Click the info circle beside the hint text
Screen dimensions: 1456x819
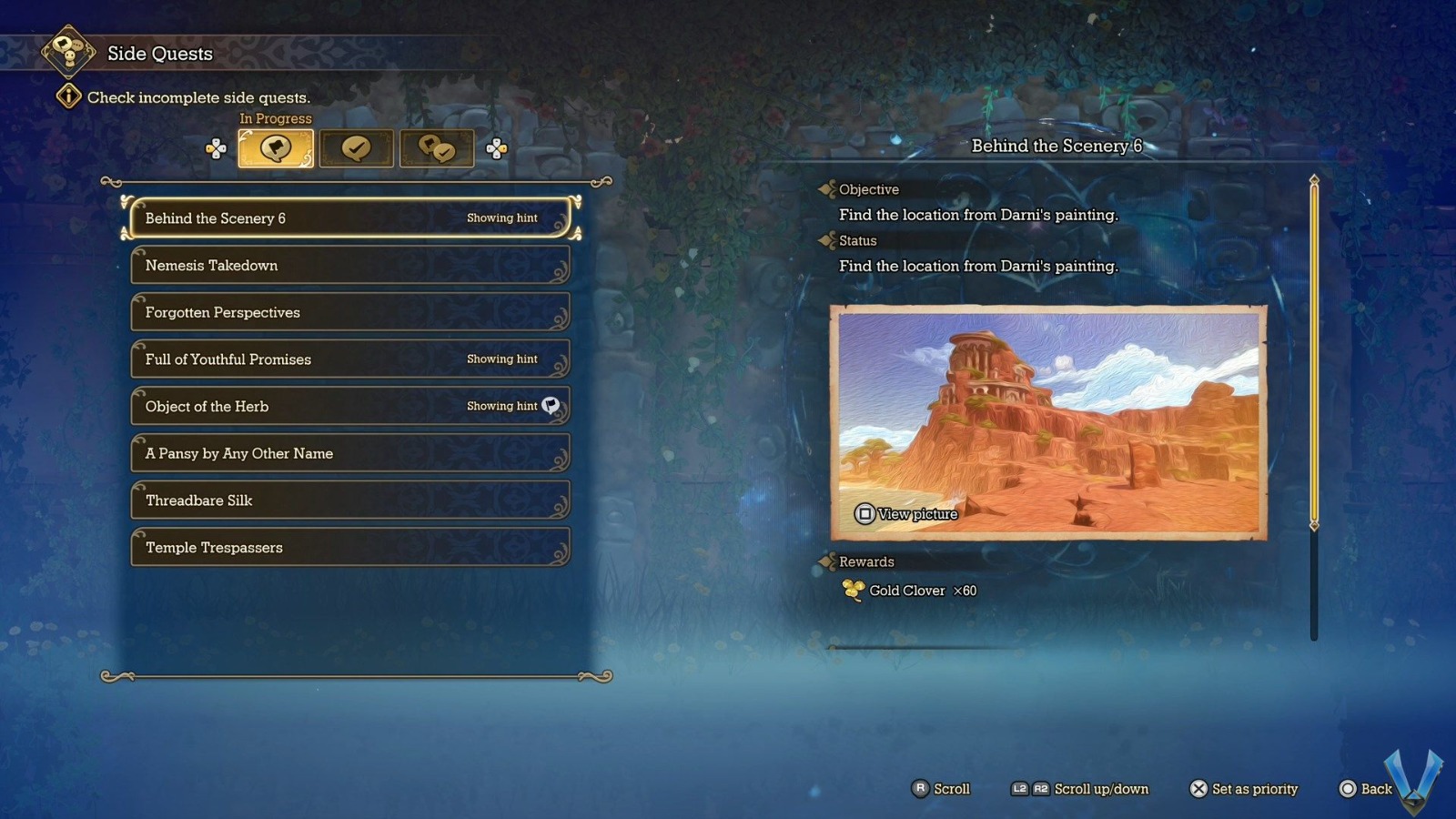69,95
